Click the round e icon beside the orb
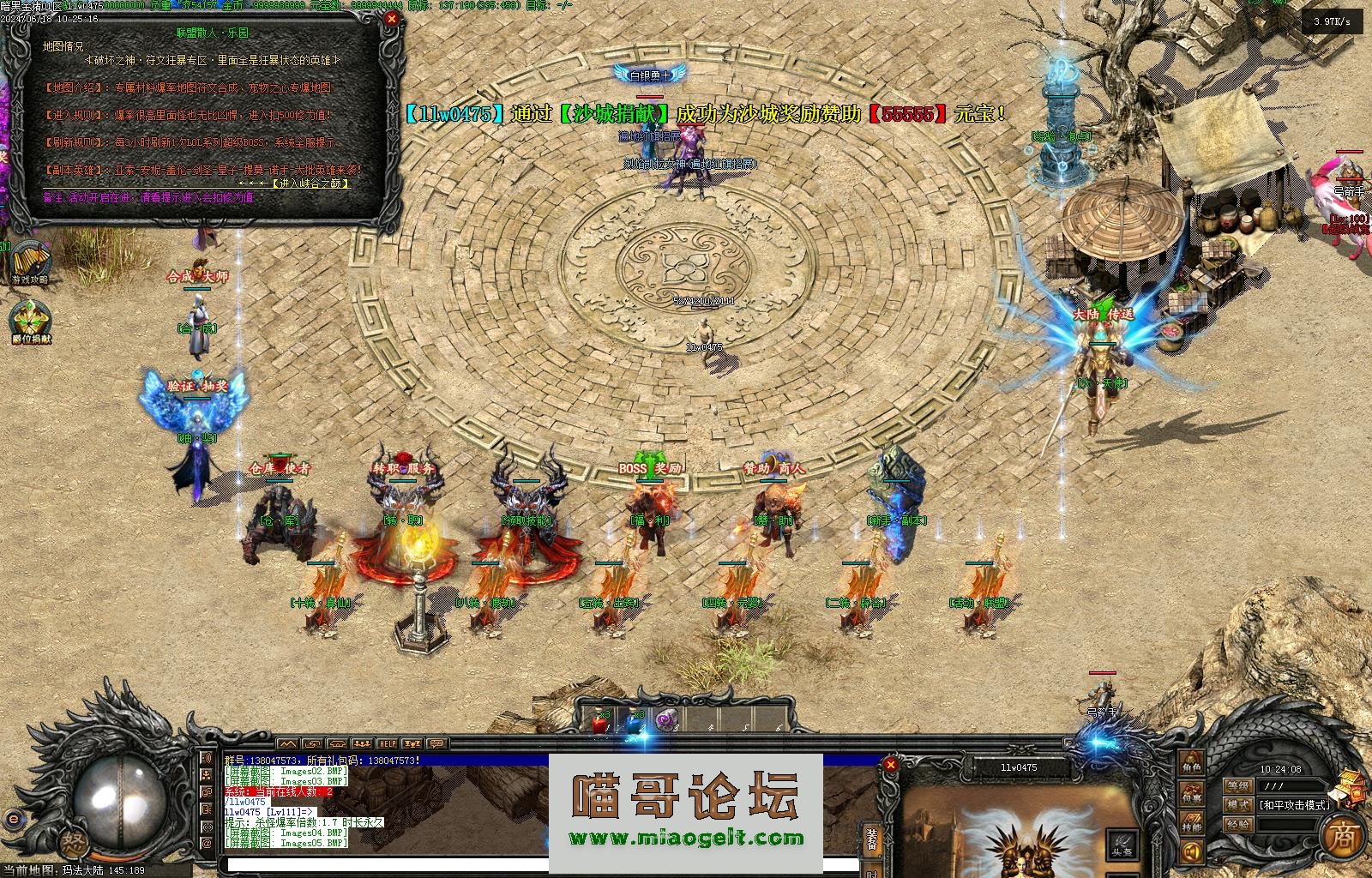The height and width of the screenshot is (878, 1372). point(12,819)
